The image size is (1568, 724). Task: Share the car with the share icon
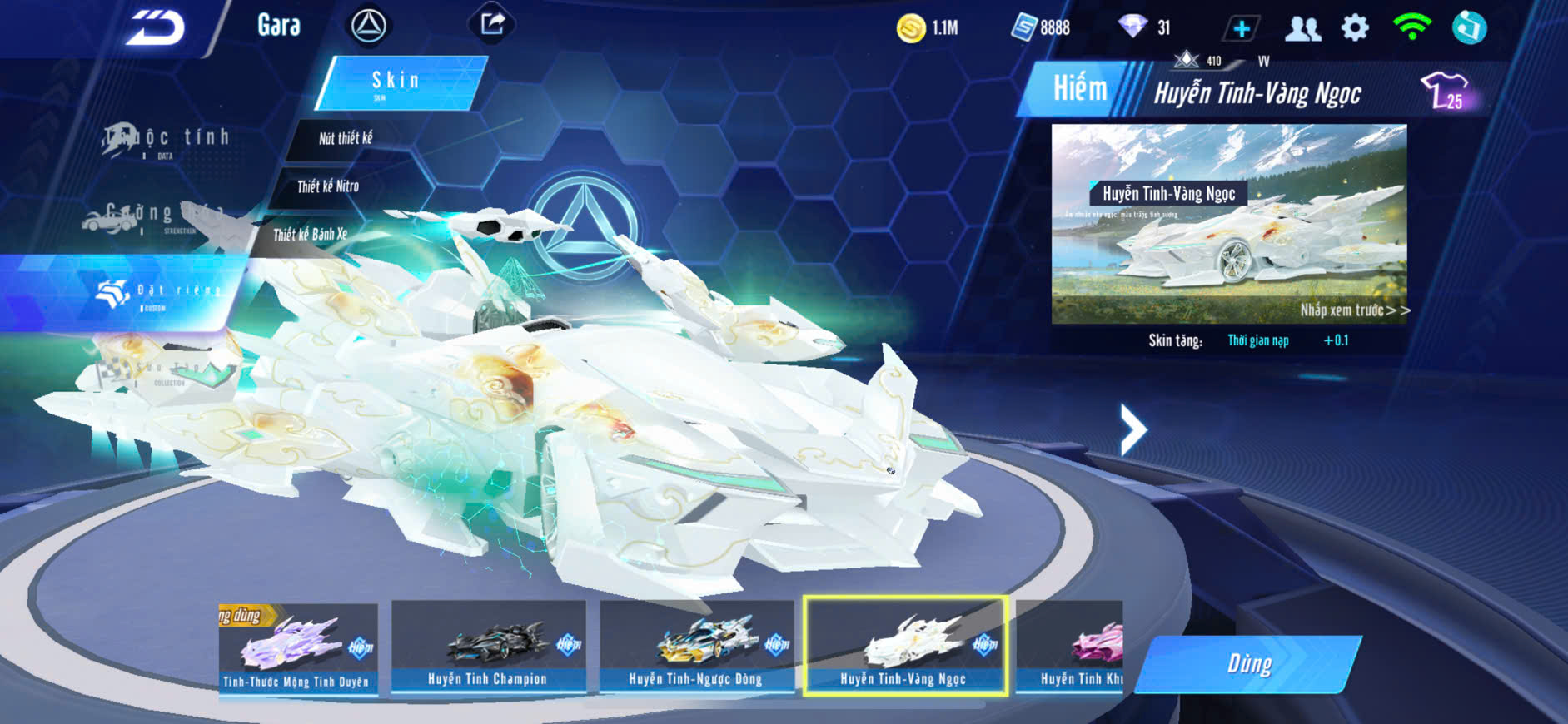click(x=492, y=24)
